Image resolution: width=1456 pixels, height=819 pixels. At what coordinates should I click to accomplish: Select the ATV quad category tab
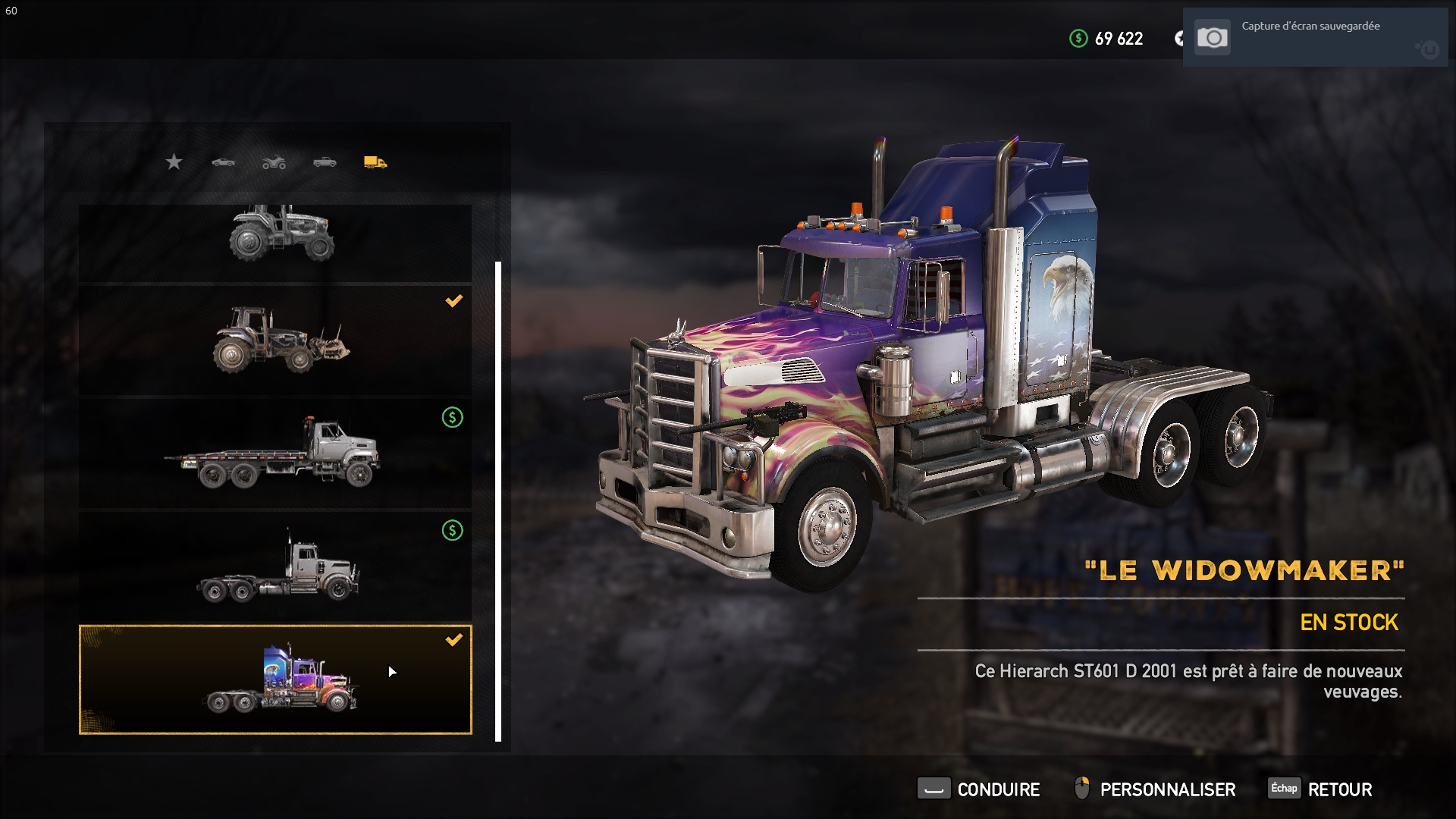[x=274, y=162]
